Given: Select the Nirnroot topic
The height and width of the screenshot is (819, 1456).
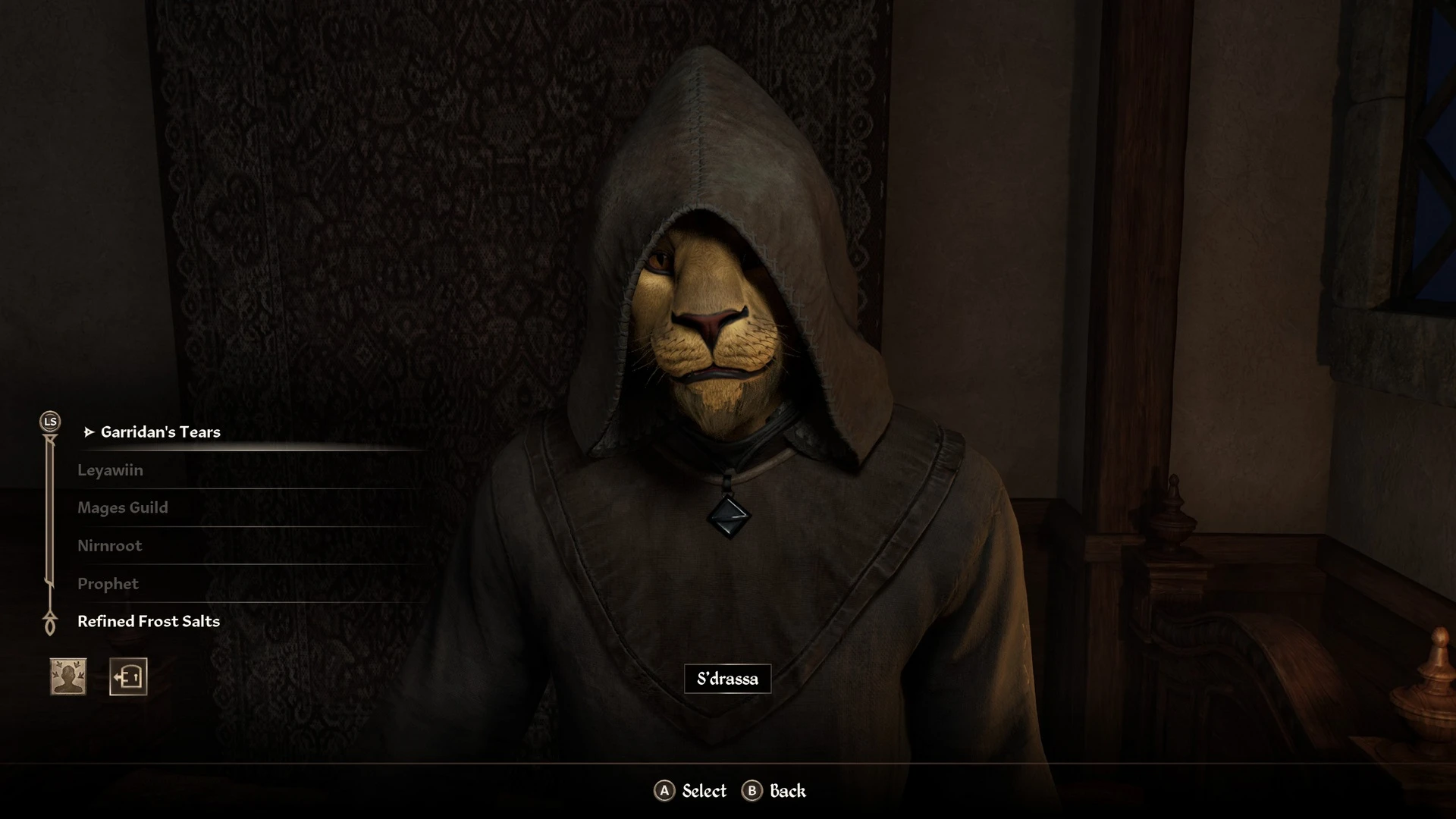Looking at the screenshot, I should point(110,545).
